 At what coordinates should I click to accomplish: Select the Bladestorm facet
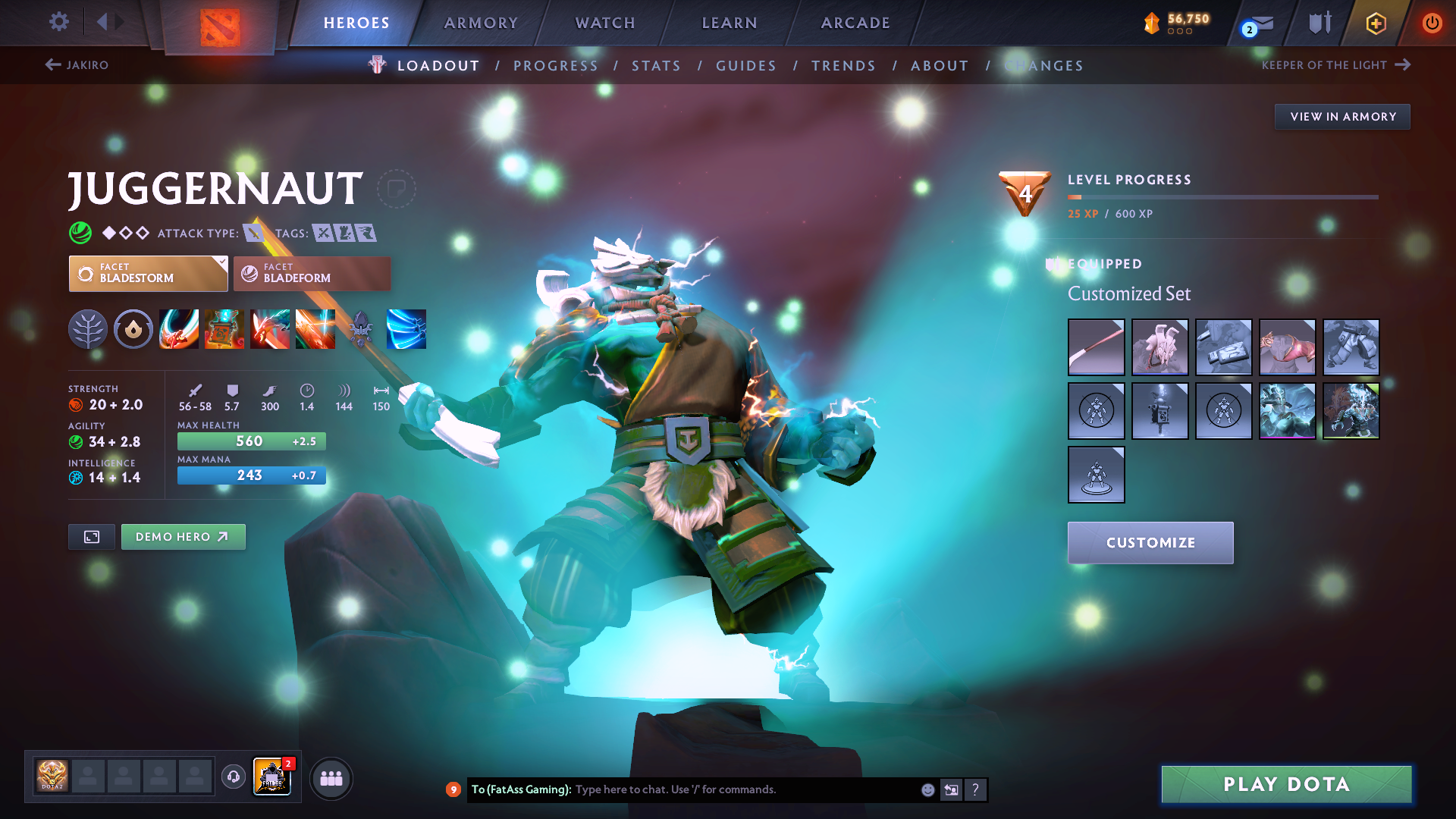pyautogui.click(x=148, y=274)
